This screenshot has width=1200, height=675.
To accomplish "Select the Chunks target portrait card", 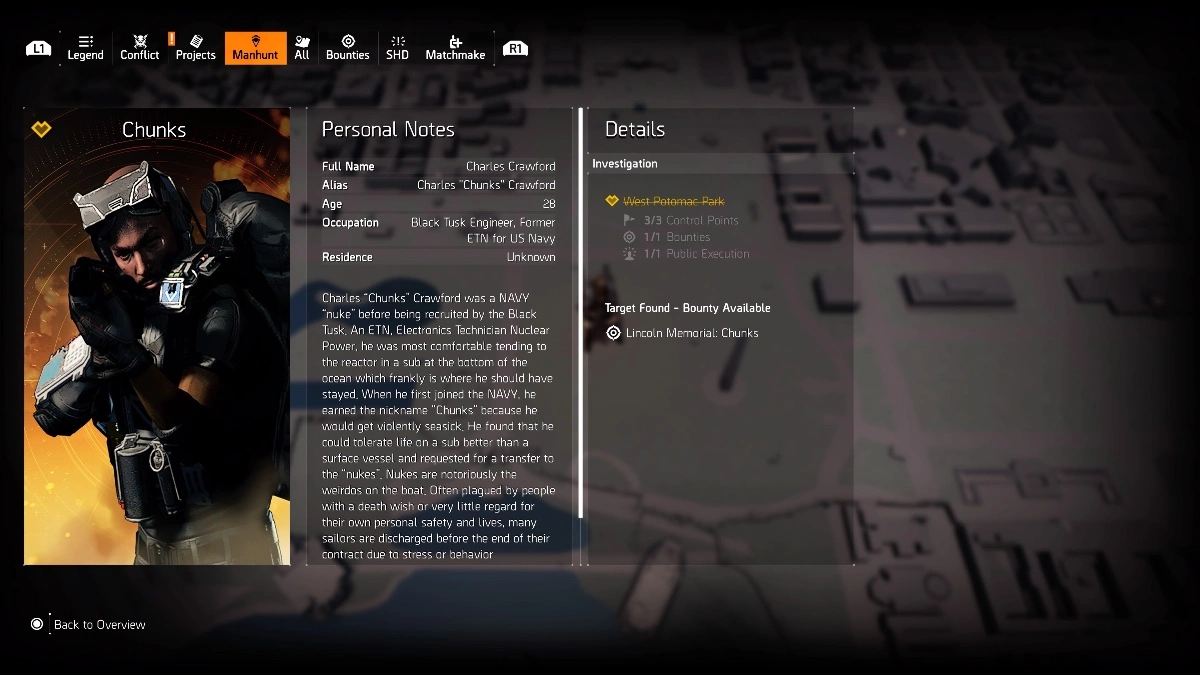I will (157, 336).
